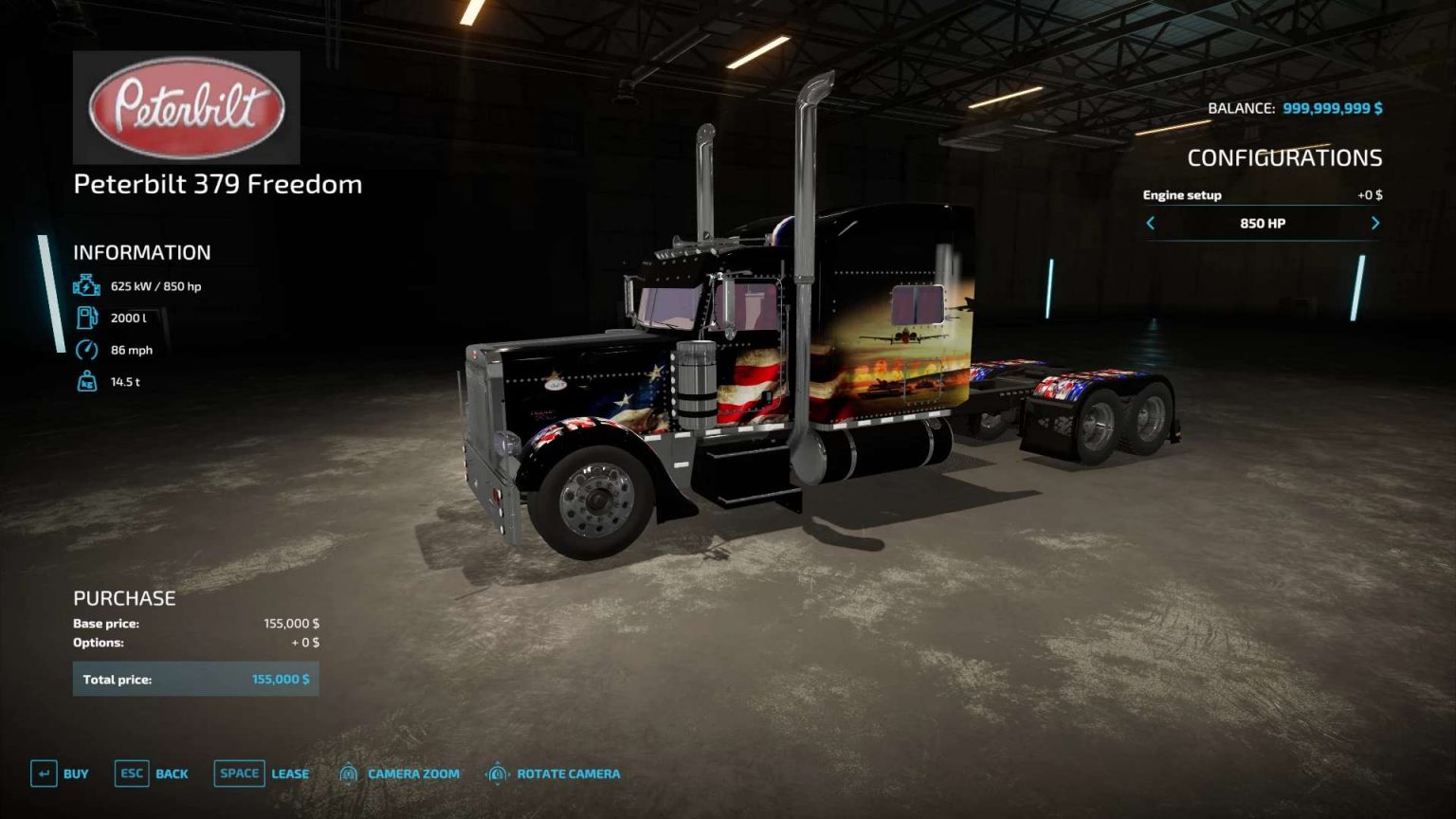Click the ESC key icon beside BACK

pyautogui.click(x=131, y=773)
